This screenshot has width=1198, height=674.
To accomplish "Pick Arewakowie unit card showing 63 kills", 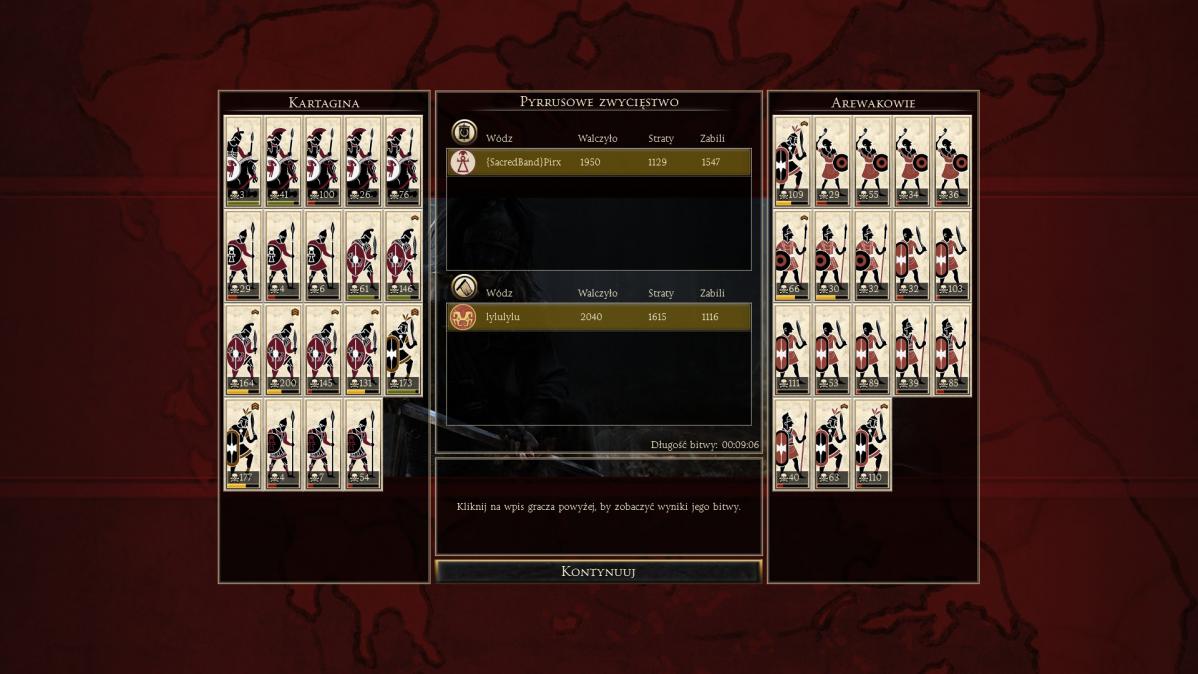I will pos(832,444).
